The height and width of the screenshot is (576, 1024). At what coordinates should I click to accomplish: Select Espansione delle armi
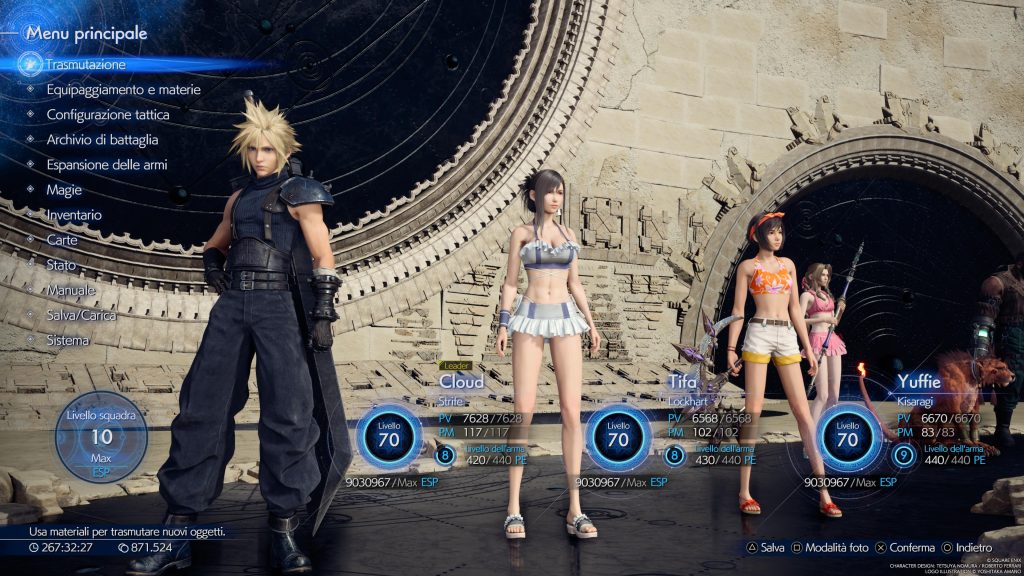106,164
